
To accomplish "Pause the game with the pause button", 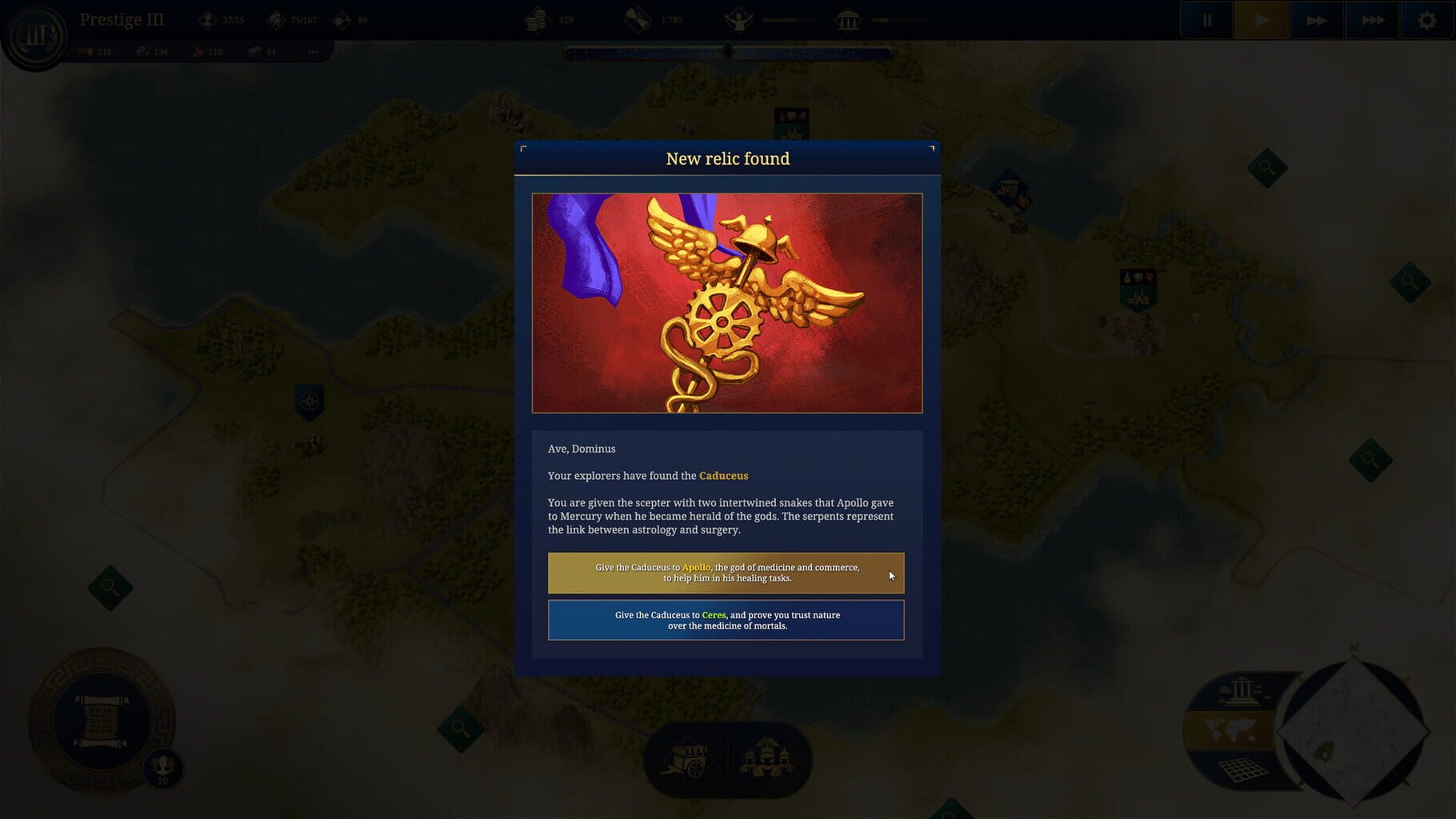I will tap(1206, 20).
